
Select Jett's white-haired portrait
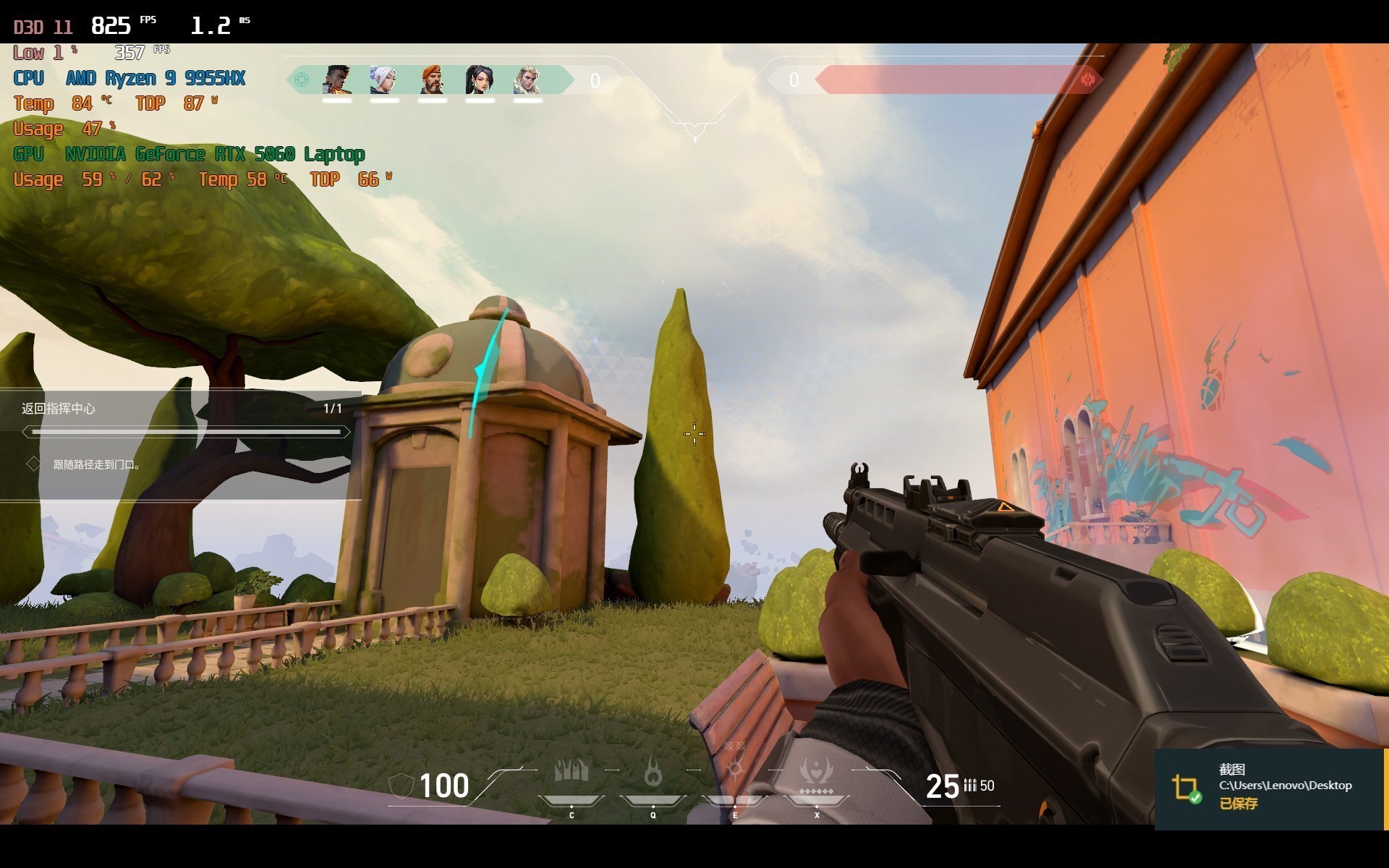click(383, 80)
